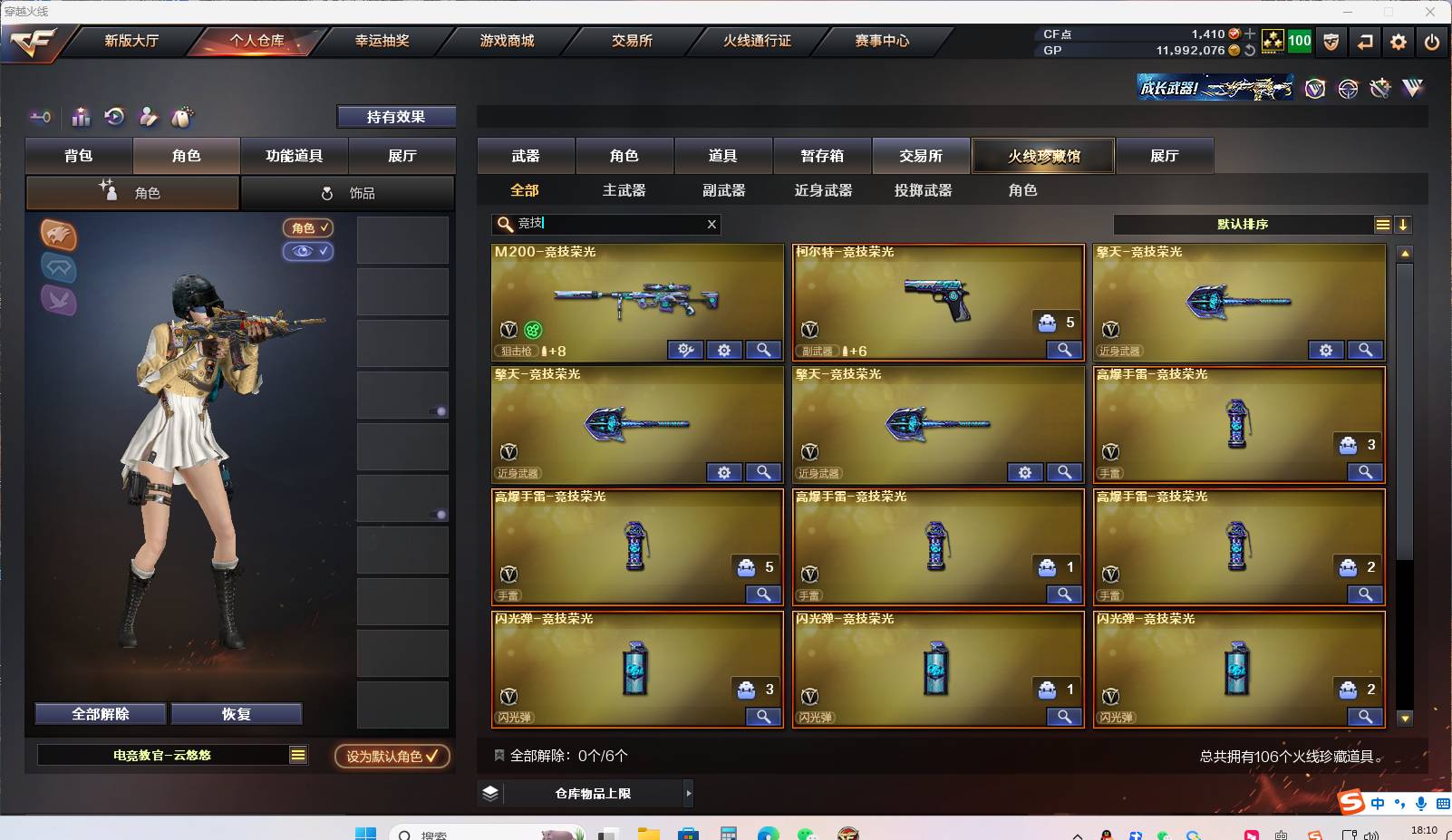Click the 恢复 button at the bottom left

237,714
